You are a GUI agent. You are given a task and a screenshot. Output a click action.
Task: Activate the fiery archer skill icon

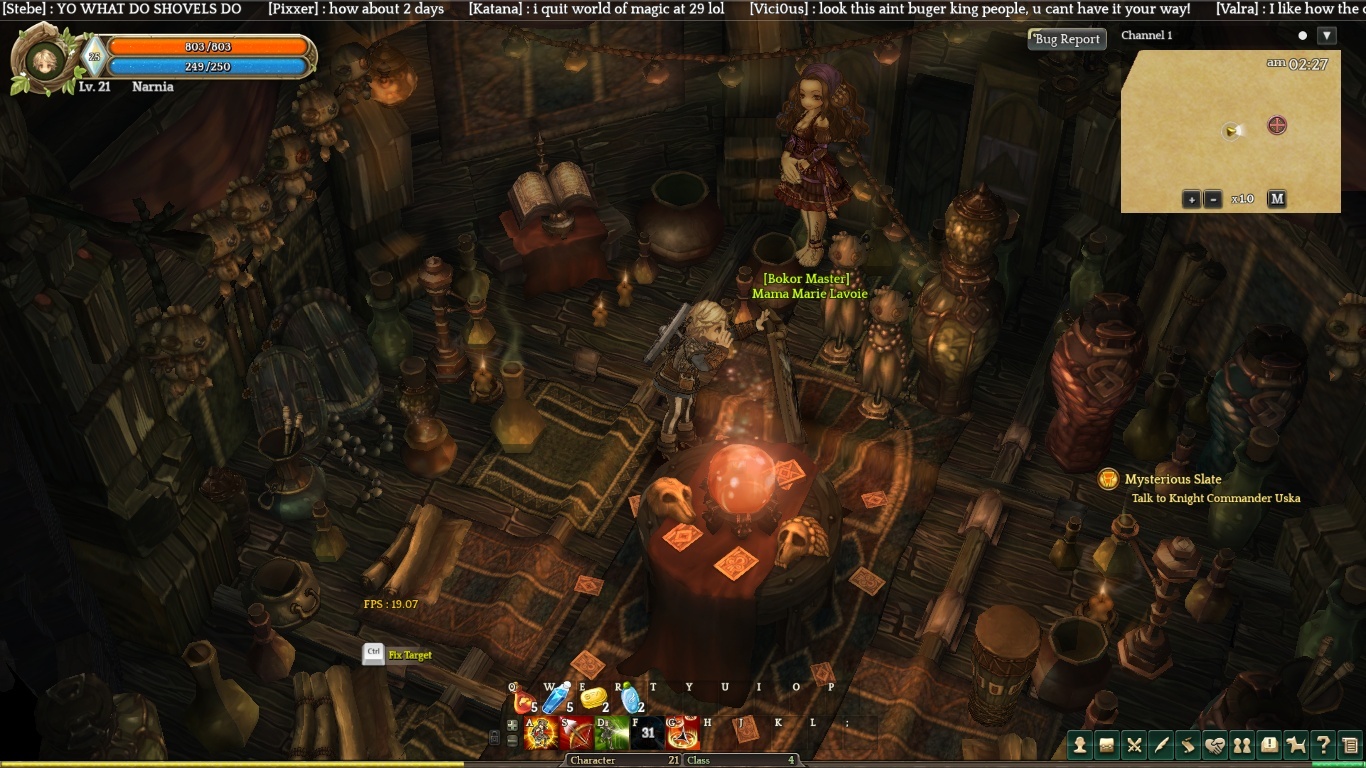click(541, 735)
